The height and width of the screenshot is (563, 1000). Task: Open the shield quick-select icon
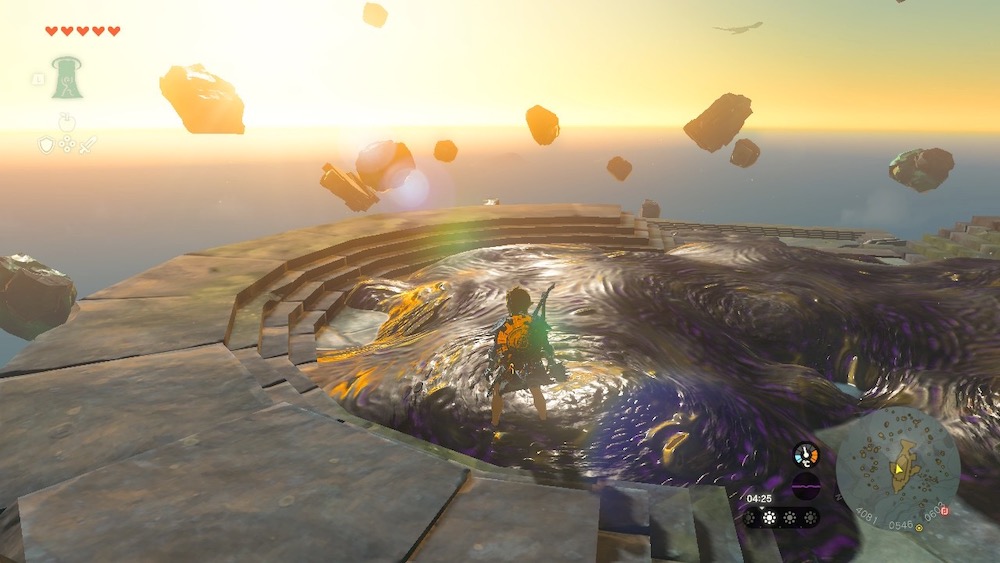pyautogui.click(x=46, y=145)
